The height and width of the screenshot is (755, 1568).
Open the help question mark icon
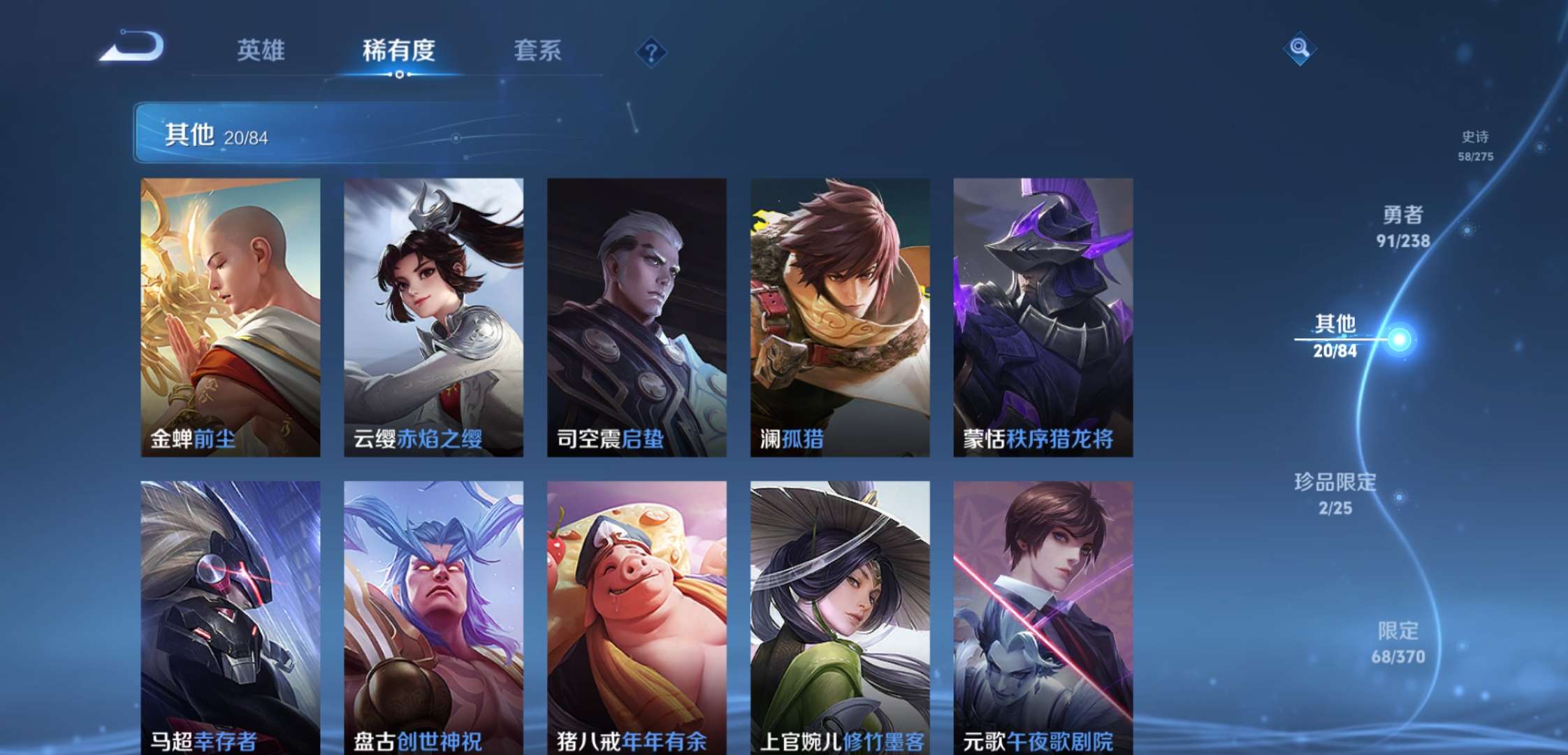point(650,49)
